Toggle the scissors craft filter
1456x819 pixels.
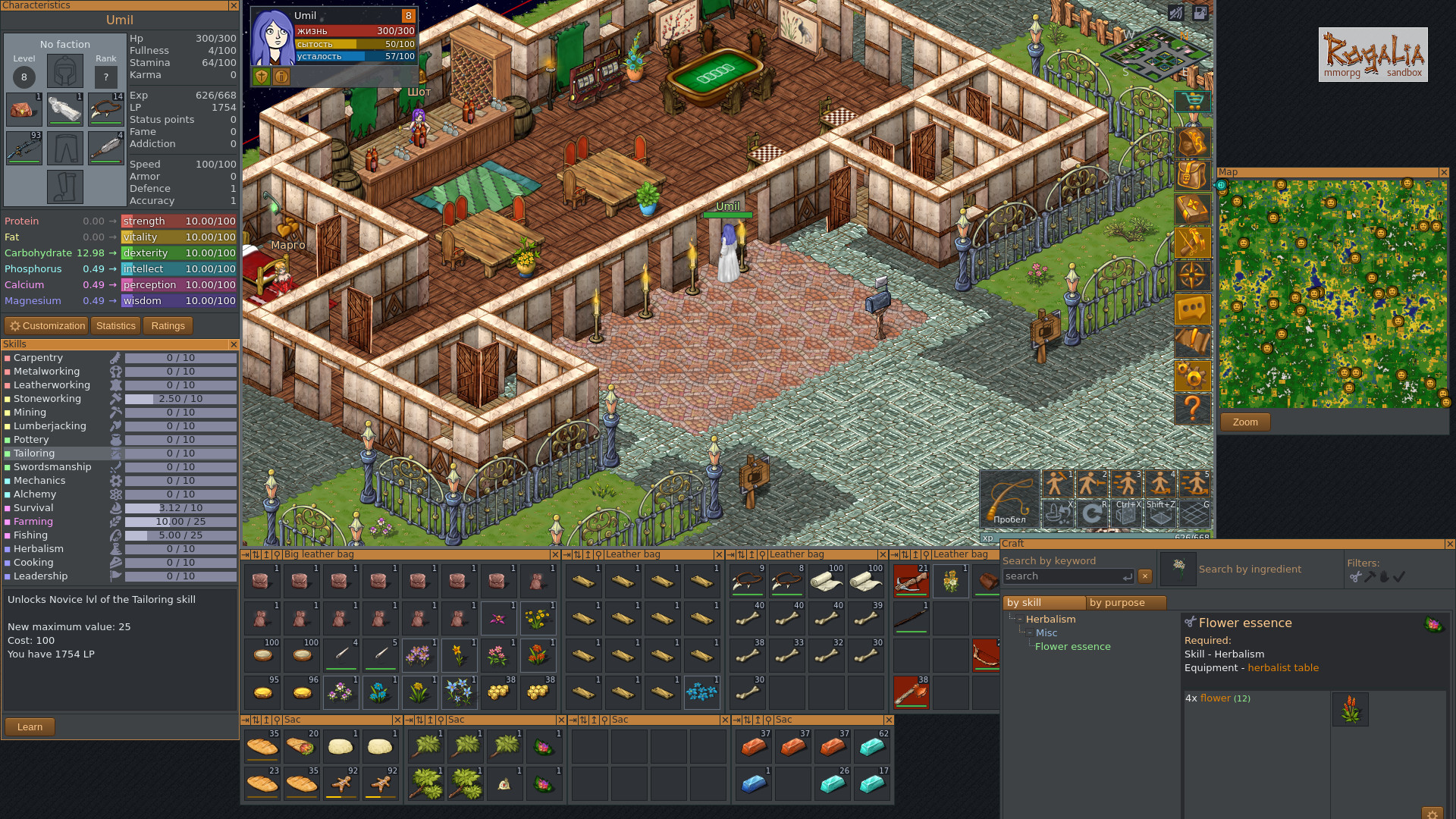(x=1356, y=578)
